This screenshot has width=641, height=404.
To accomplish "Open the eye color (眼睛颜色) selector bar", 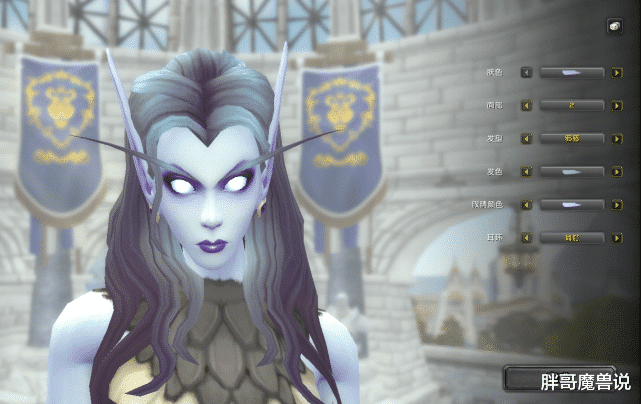I will (x=572, y=204).
